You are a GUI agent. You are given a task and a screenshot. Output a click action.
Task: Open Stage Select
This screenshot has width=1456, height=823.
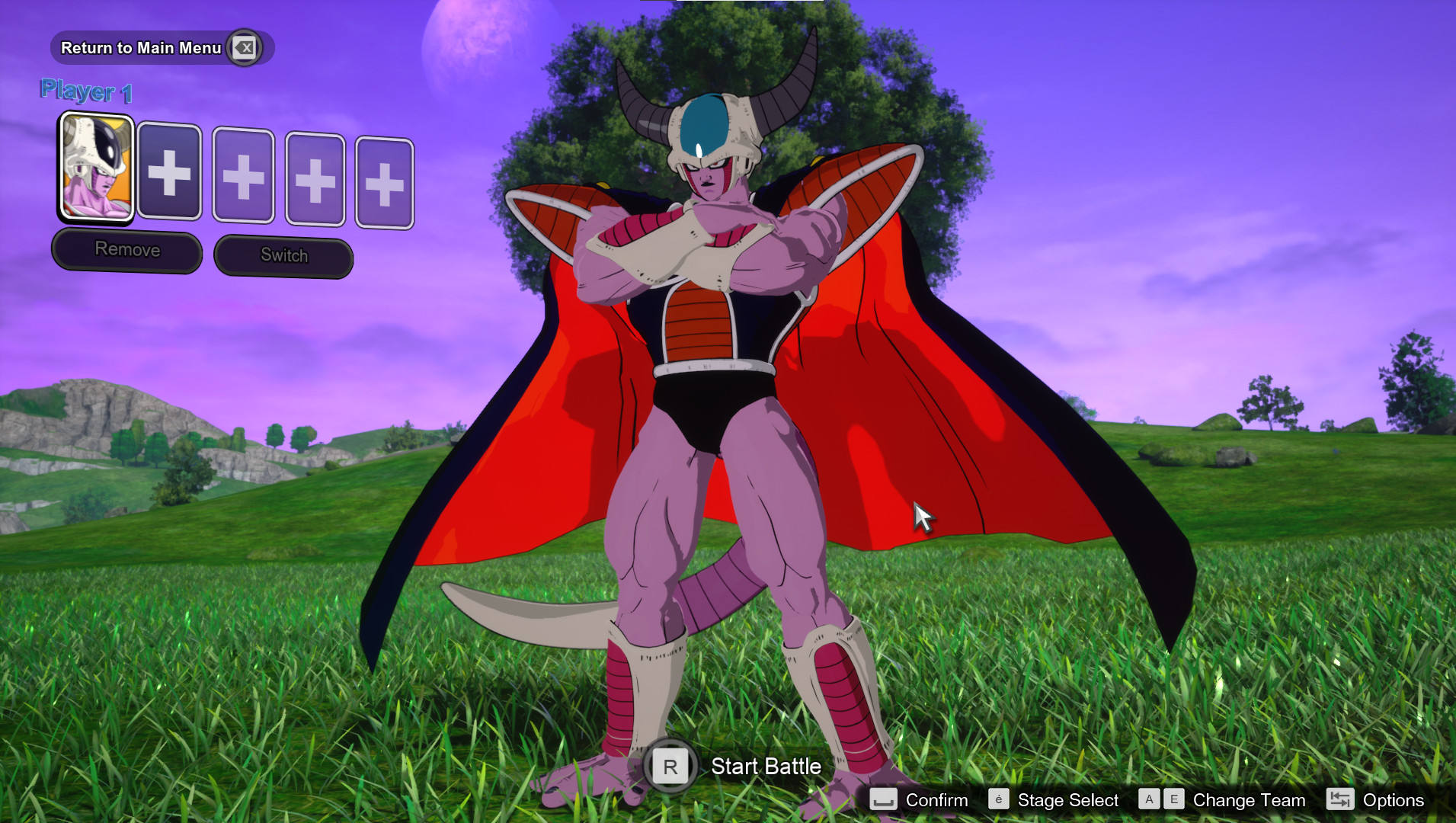1067,800
